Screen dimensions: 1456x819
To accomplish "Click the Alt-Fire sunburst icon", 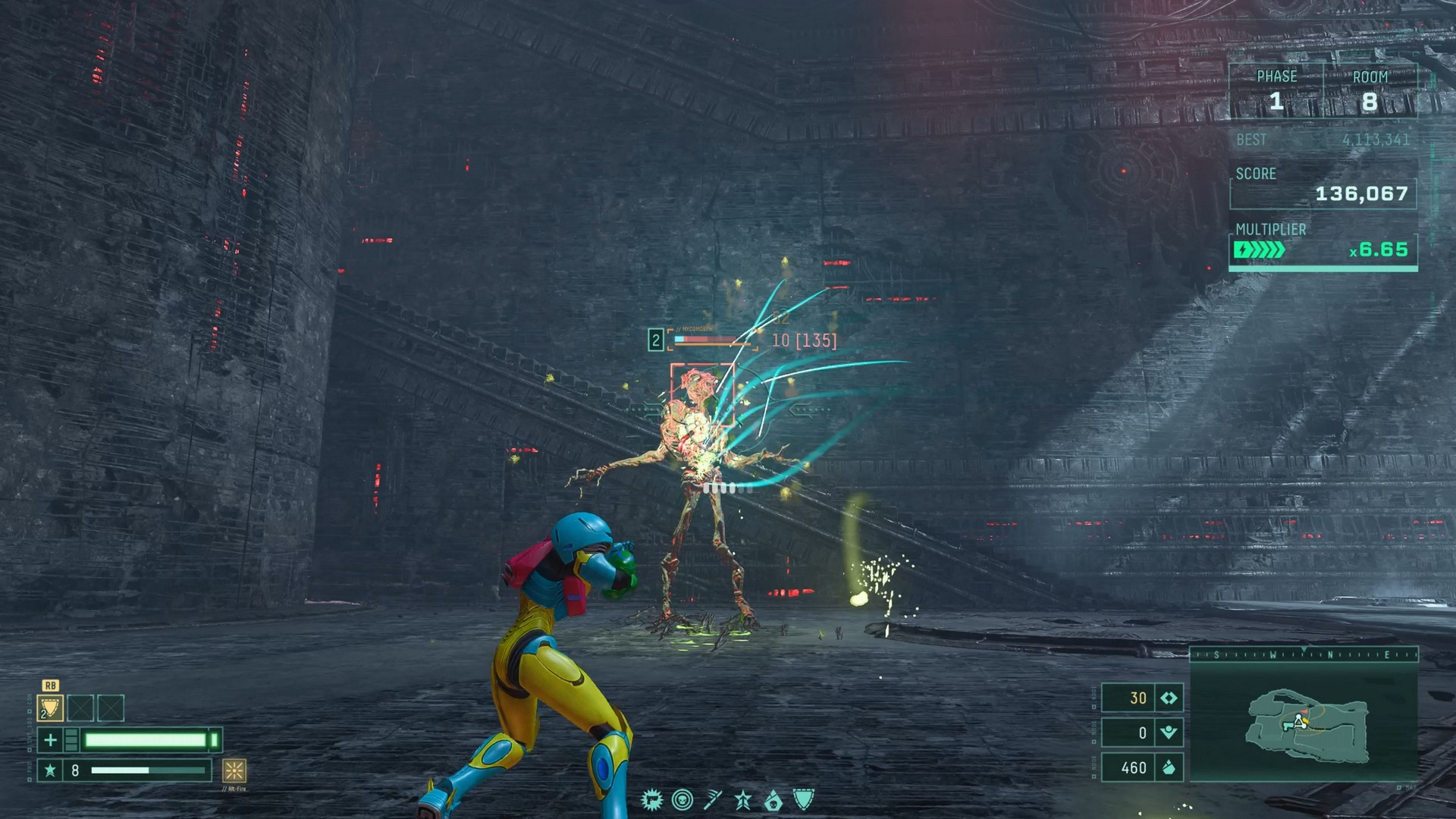I will click(236, 772).
